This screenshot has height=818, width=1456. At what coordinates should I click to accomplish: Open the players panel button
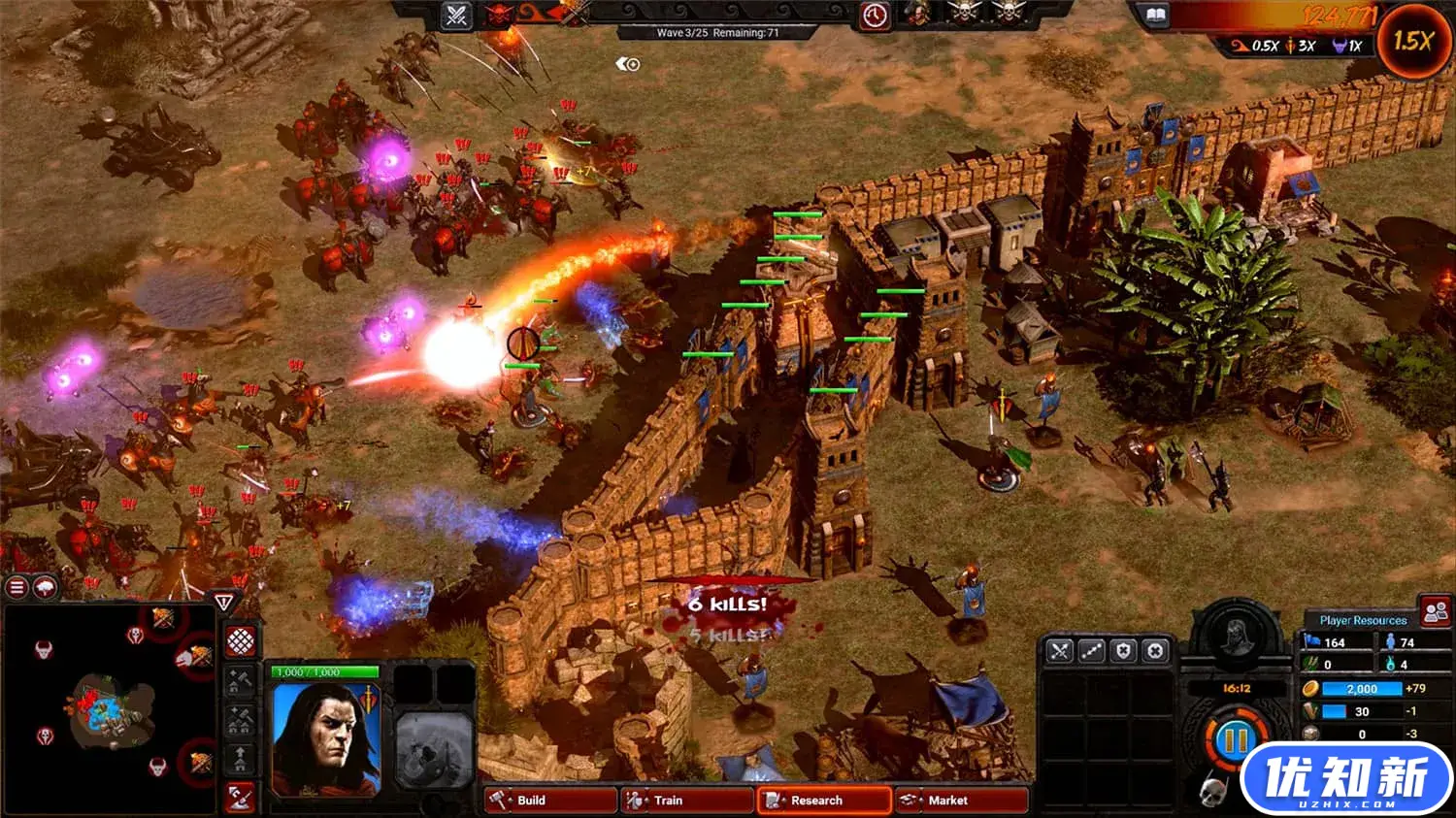pyautogui.click(x=1435, y=612)
